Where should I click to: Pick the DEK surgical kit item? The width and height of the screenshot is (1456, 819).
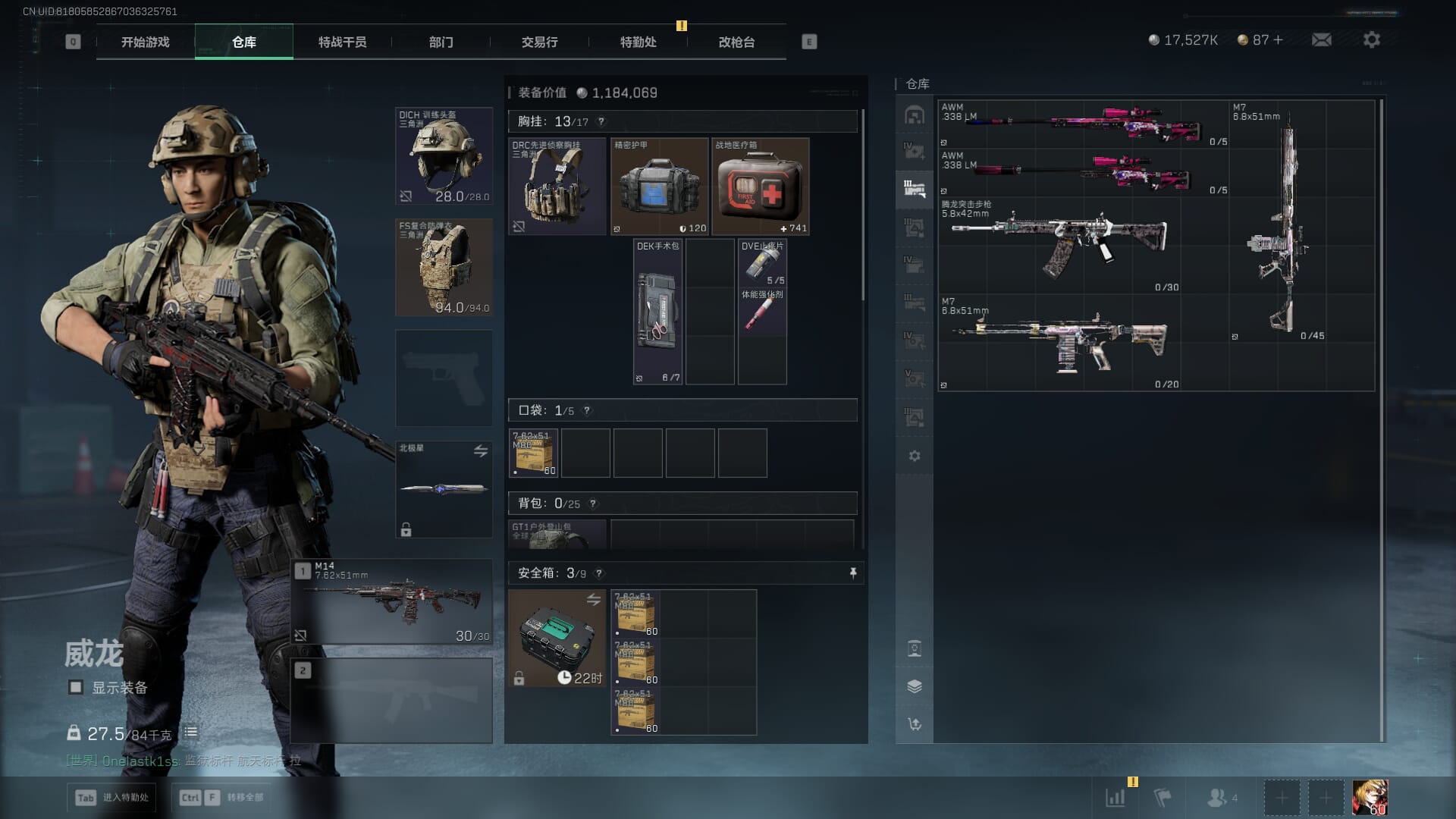657,312
